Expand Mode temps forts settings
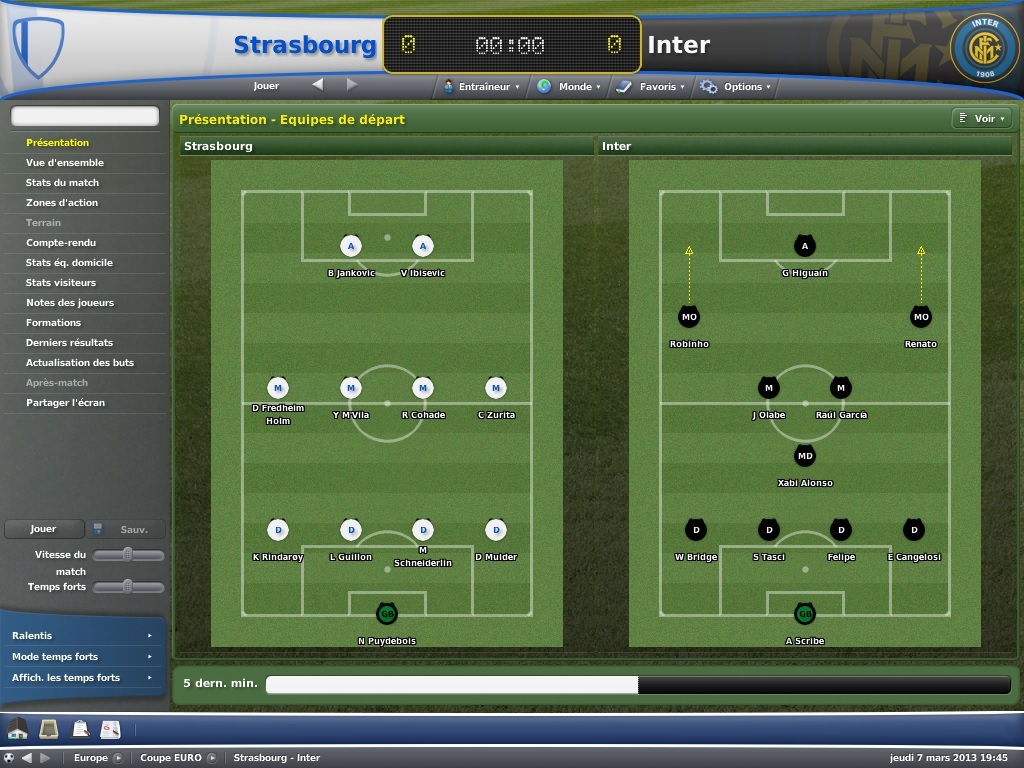The image size is (1024, 768). 82,657
